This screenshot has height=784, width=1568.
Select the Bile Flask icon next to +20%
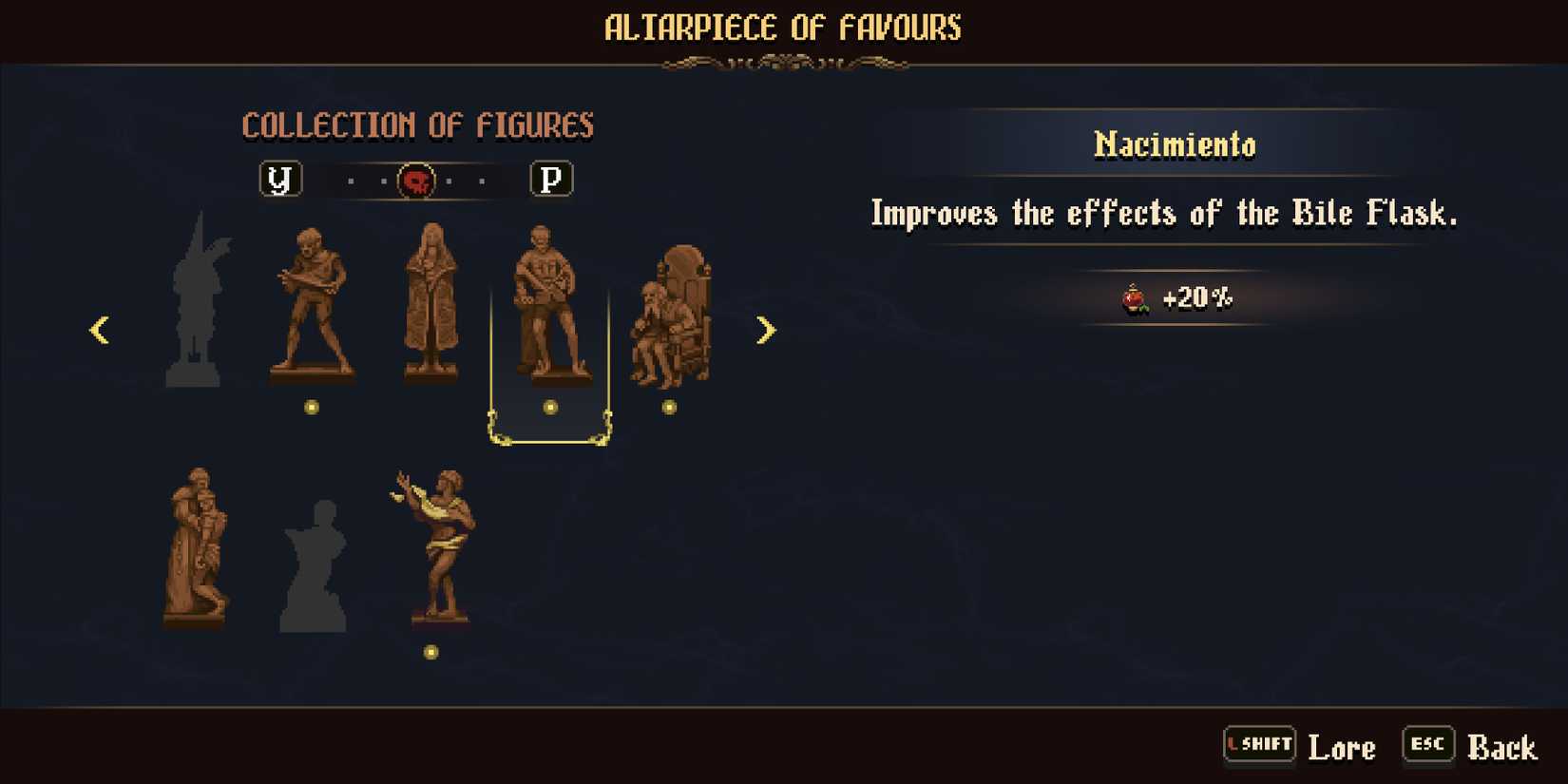click(1135, 296)
